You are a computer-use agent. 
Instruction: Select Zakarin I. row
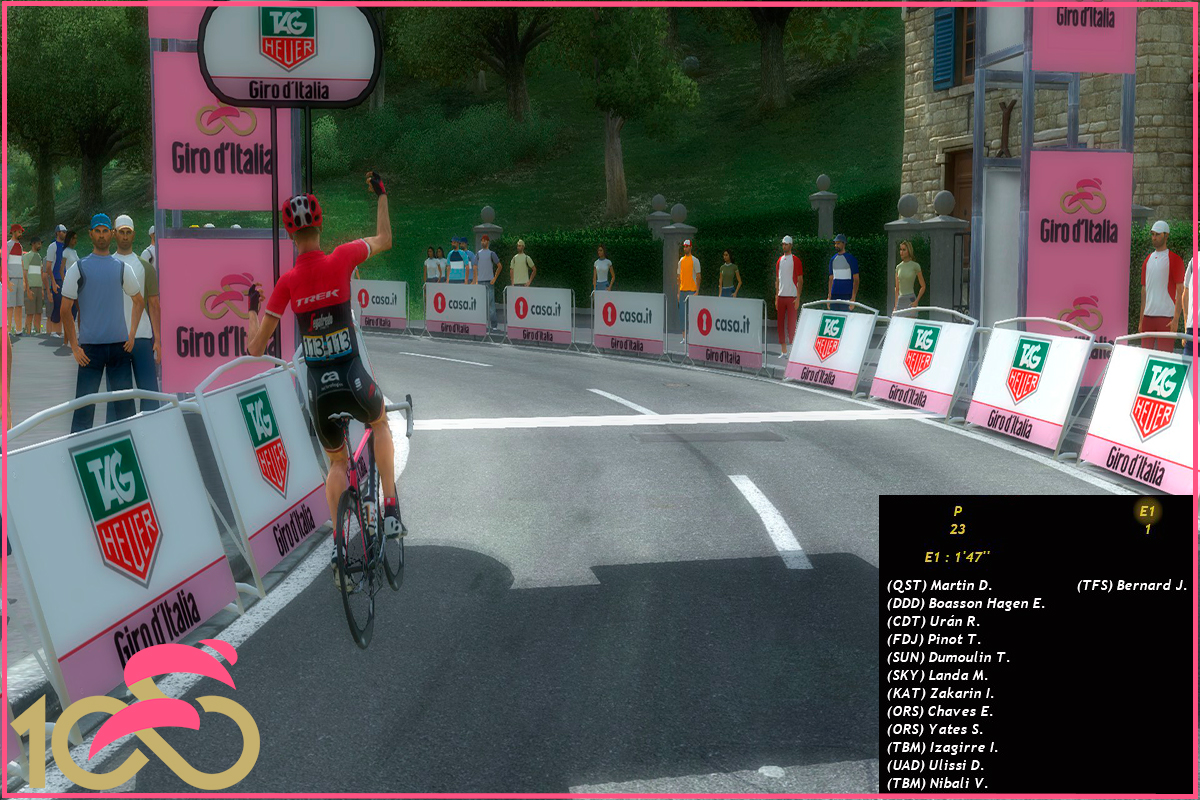(940, 693)
